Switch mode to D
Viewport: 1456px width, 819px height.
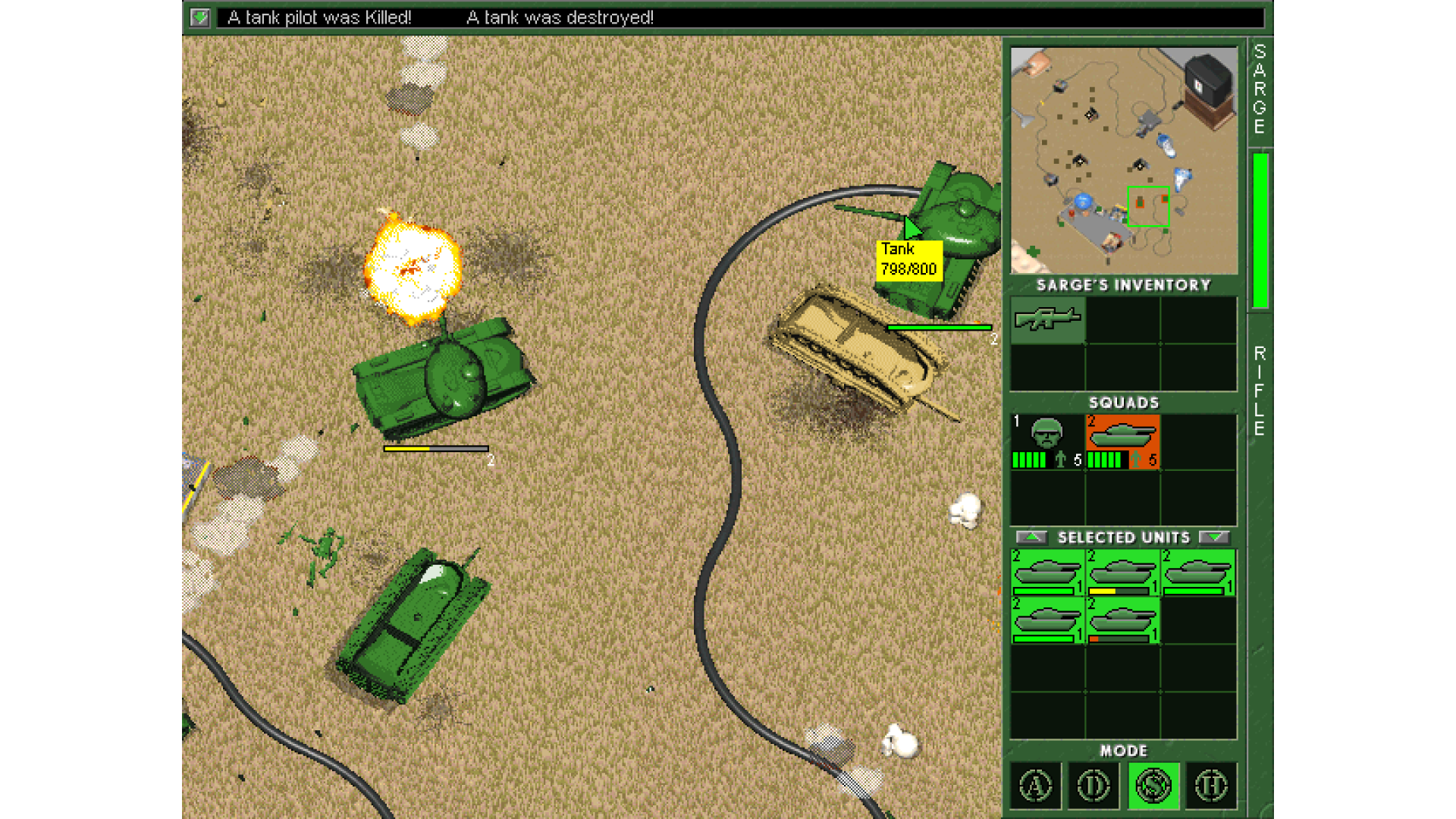click(1094, 786)
